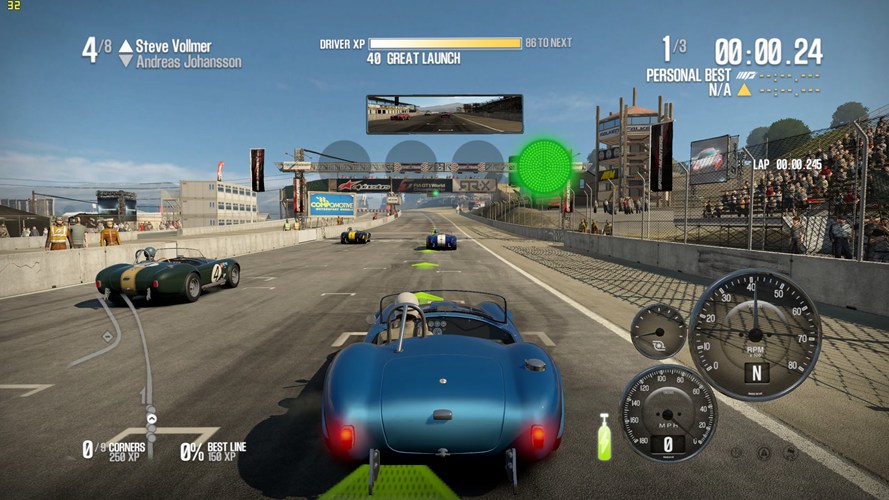
Task: Click the green nitrous bottle icon
Action: pos(604,437)
